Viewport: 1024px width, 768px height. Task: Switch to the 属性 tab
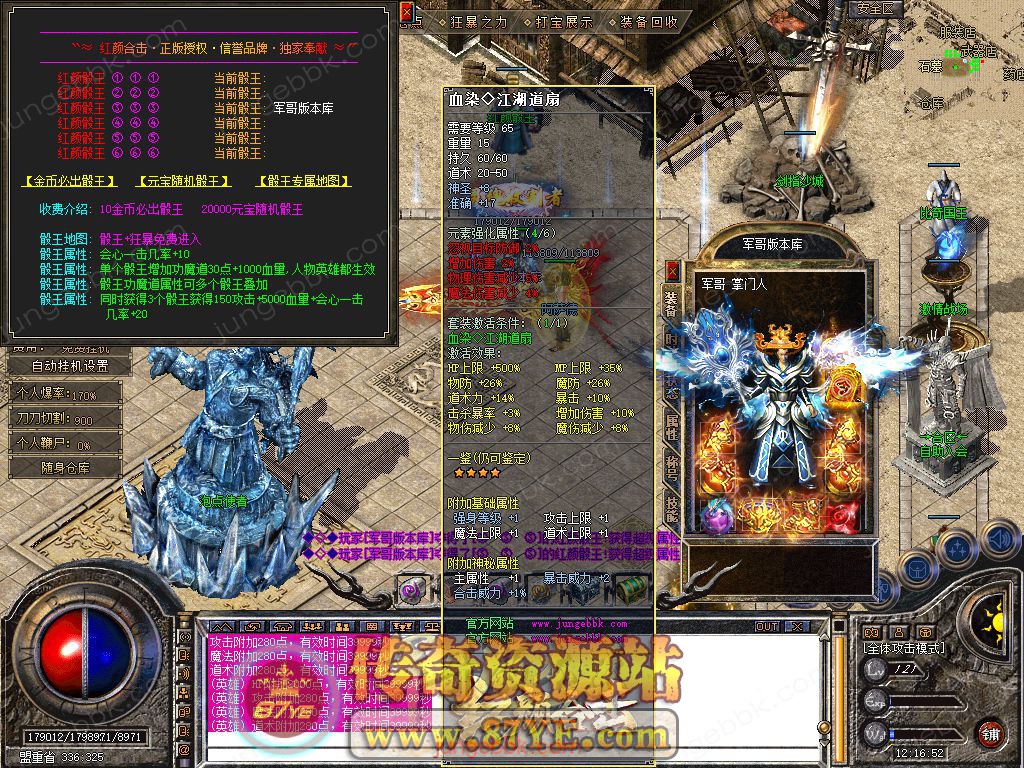672,429
